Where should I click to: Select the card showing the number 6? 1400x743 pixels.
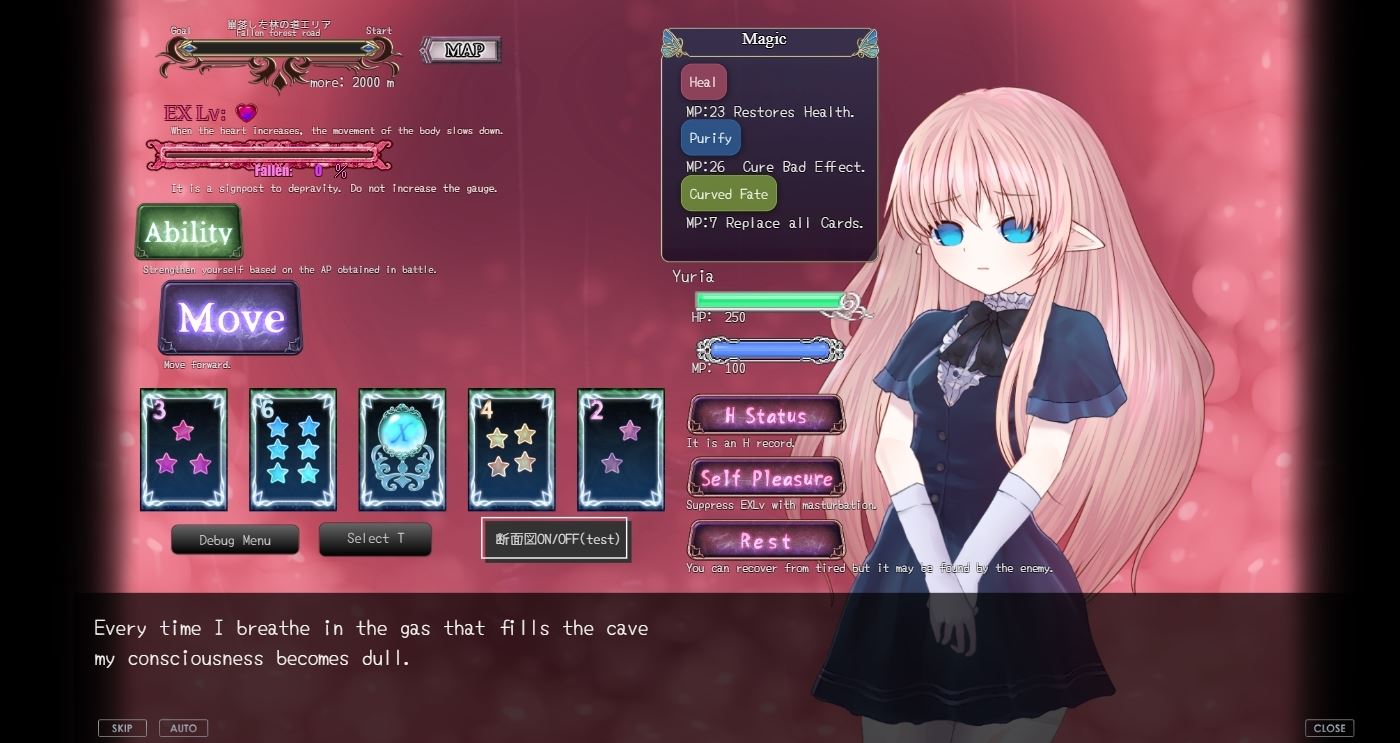(292, 448)
